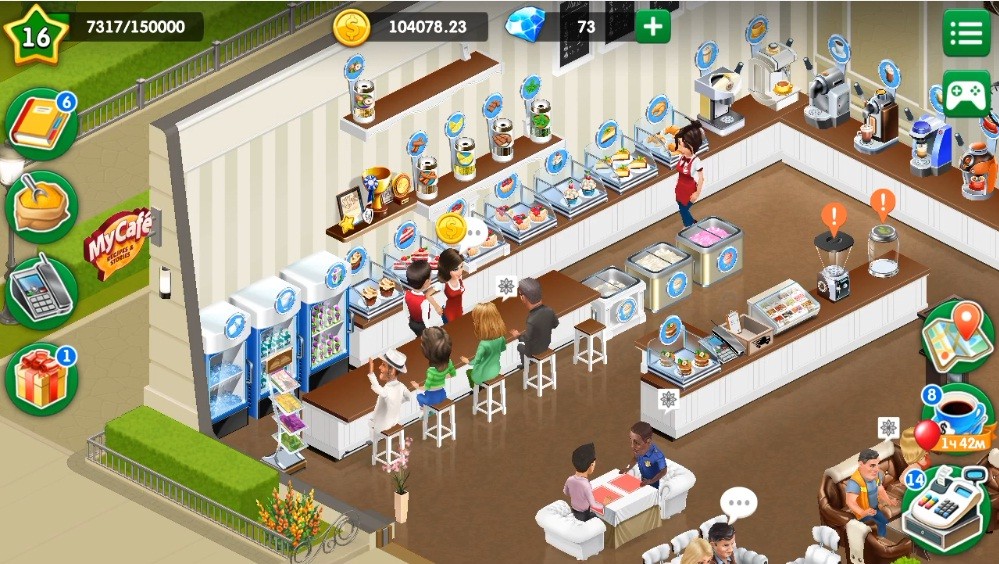Tap the speech bubble above seated customer
The image size is (999, 564).
739,502
